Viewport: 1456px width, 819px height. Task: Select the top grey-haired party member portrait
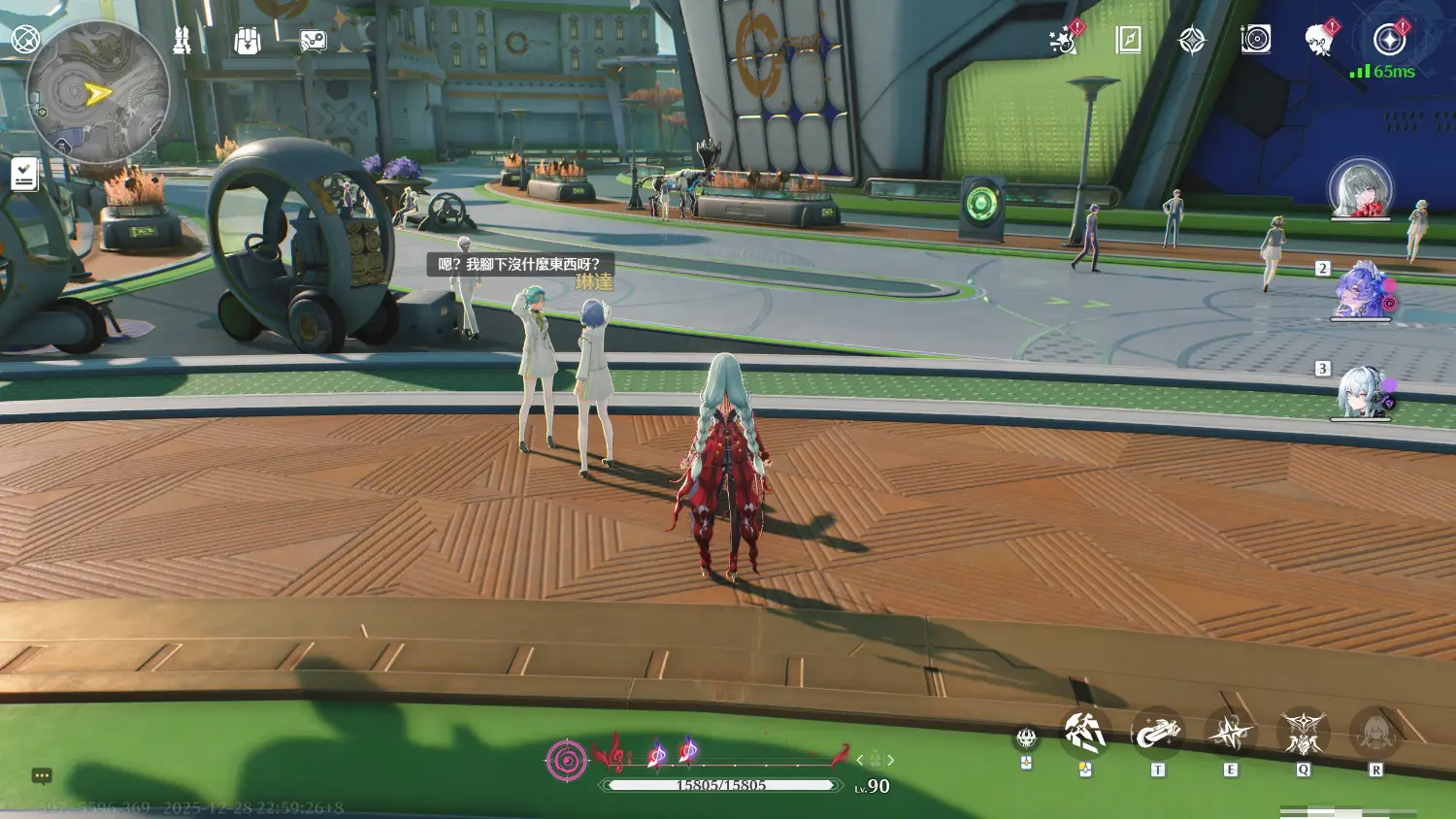(x=1360, y=188)
